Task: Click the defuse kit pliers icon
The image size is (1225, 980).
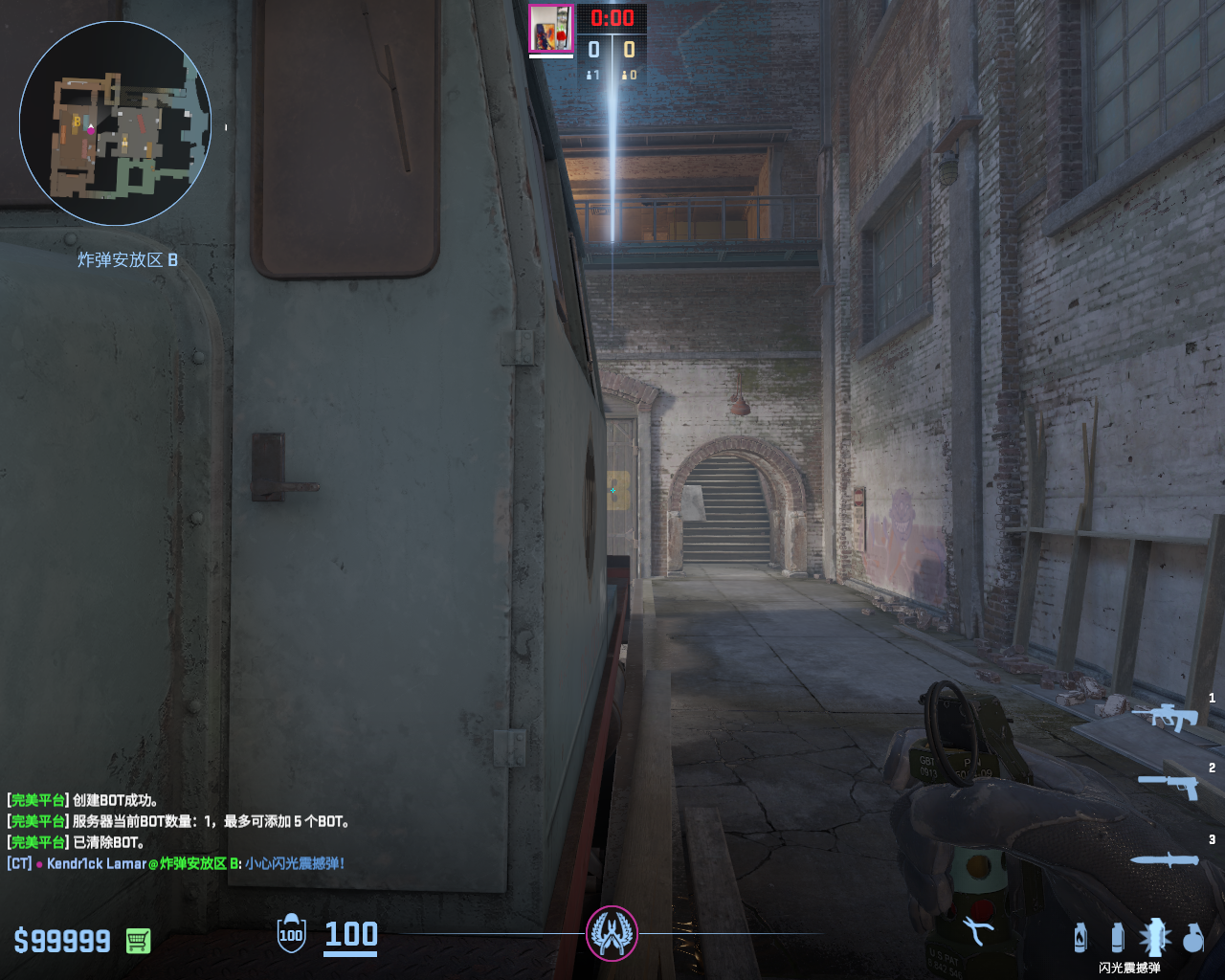Action: point(978,930)
